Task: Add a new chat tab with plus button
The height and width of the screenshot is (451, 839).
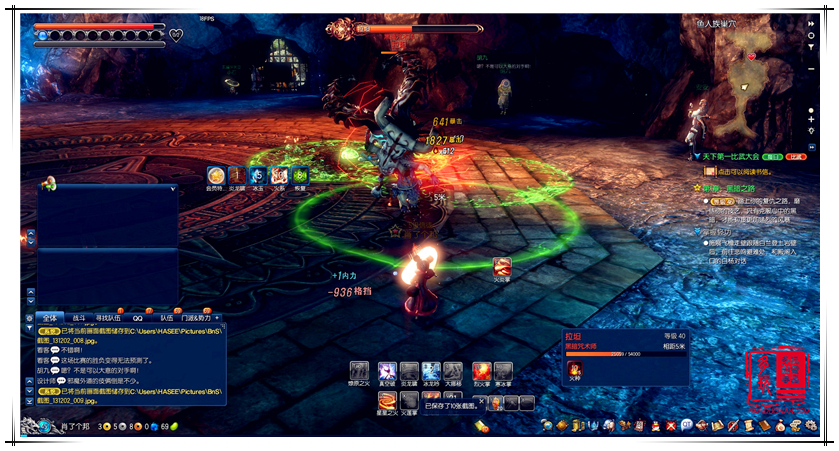Action: point(217,318)
